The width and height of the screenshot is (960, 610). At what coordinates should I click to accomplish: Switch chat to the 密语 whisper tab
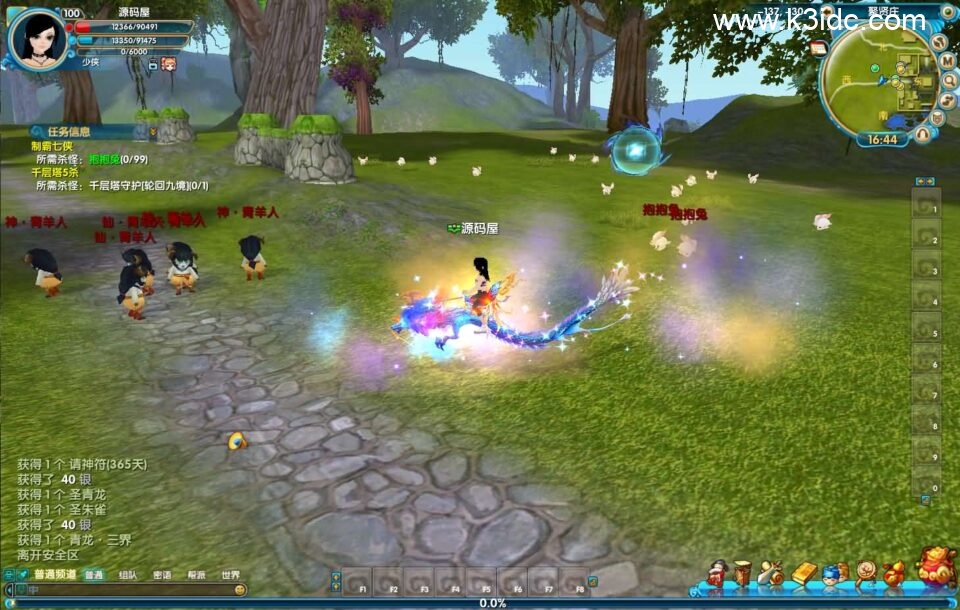point(162,575)
